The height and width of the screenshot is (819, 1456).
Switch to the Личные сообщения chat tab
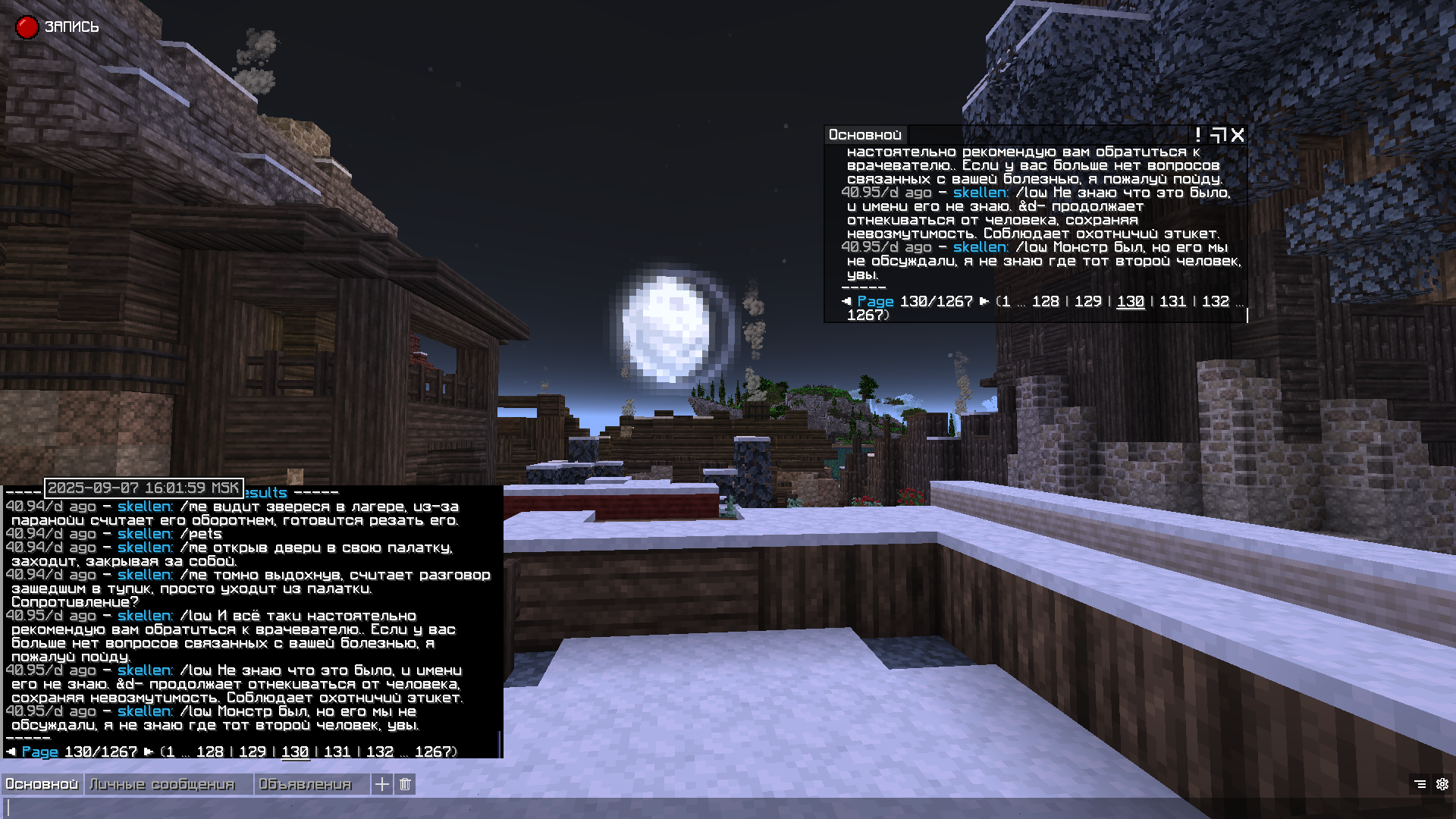coord(162,784)
